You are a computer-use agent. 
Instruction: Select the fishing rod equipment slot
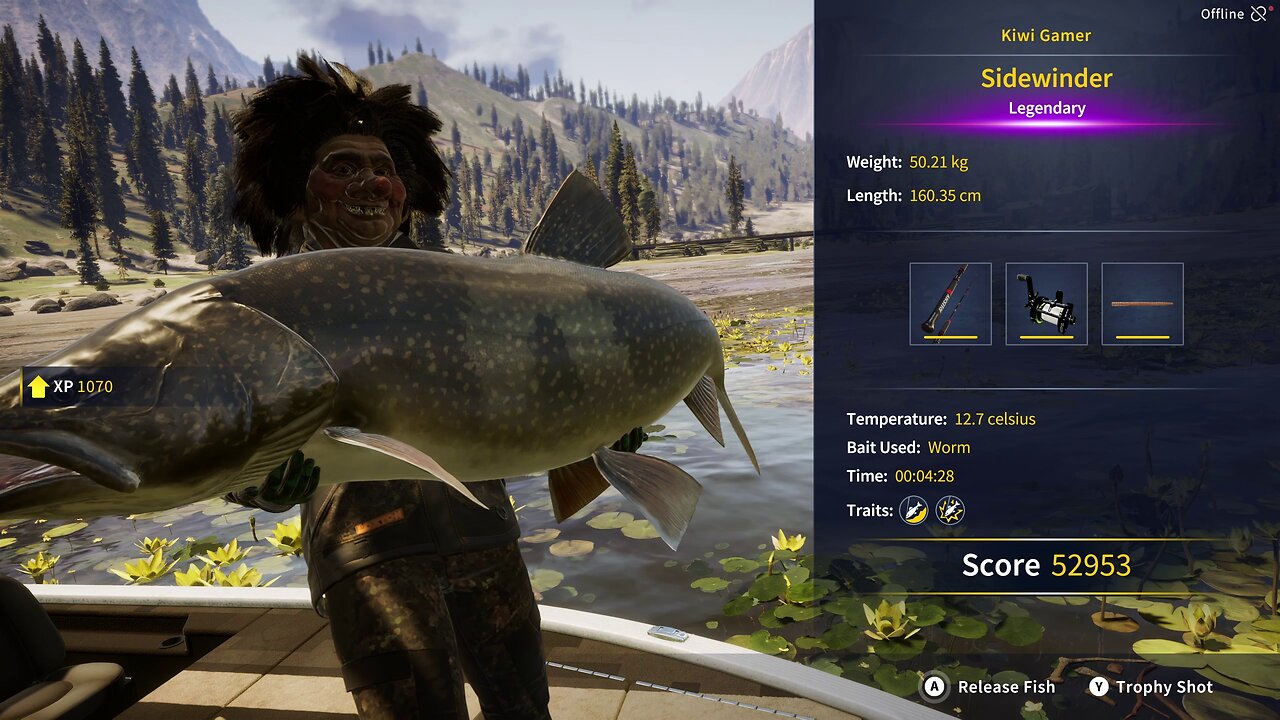[950, 304]
